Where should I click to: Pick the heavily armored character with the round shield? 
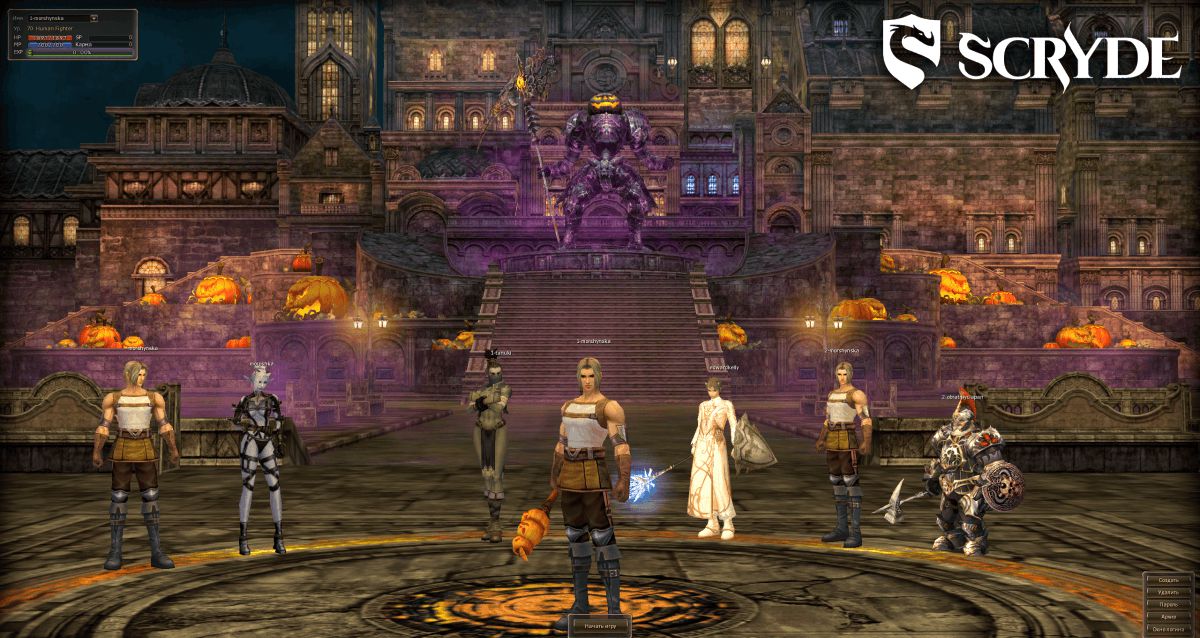pos(962,480)
